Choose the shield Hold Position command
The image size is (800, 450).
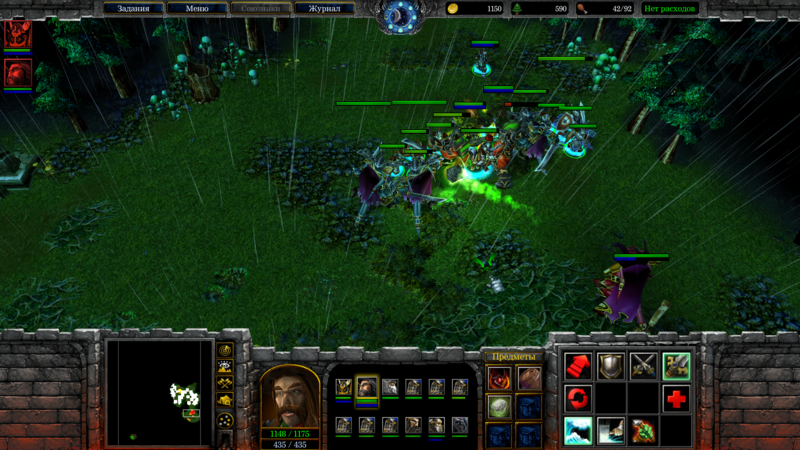[611, 366]
